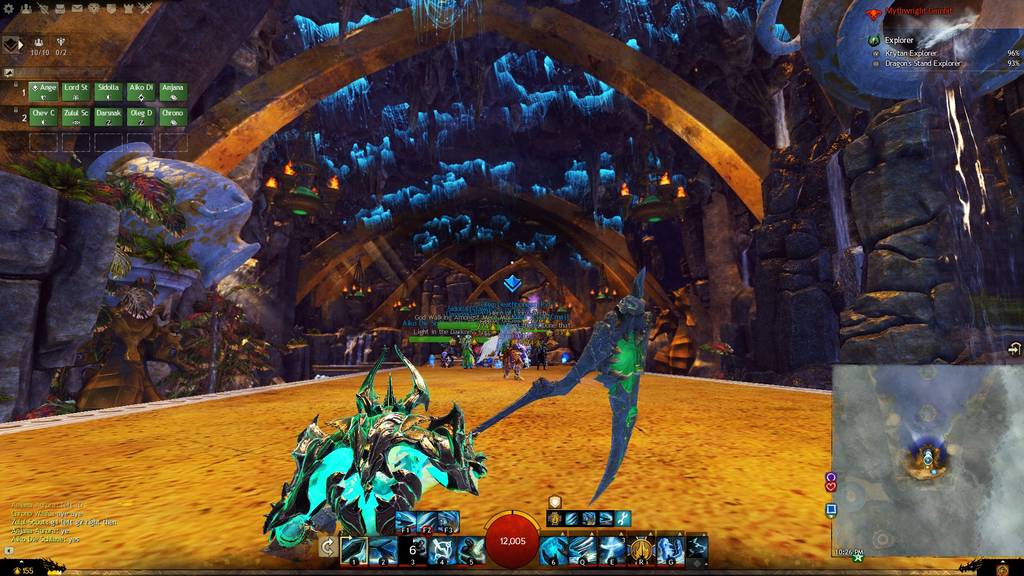Activate weapon skill 1
1024x576 pixels.
pos(353,549)
